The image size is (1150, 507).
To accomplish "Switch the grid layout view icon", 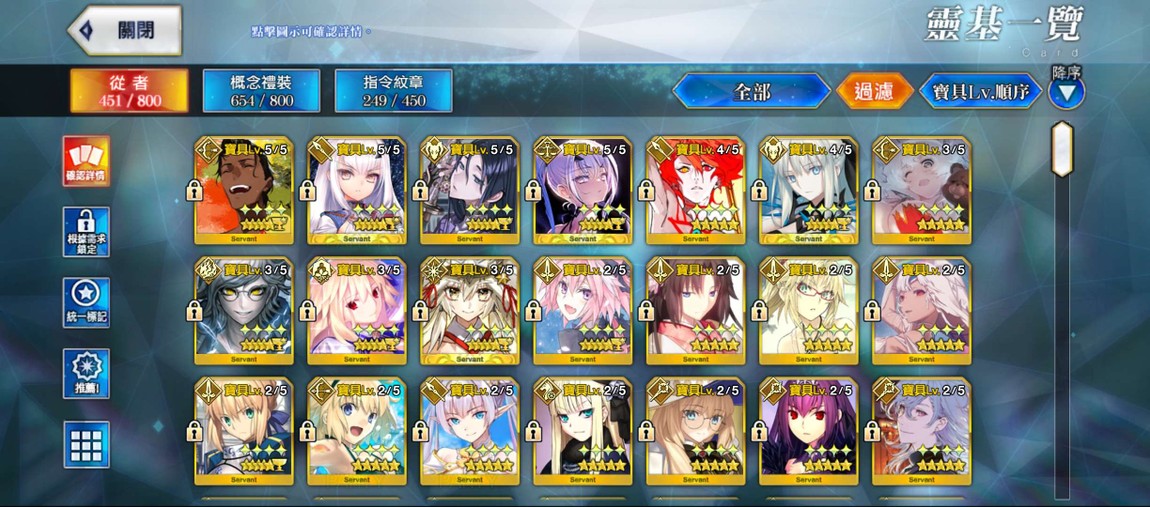I will pyautogui.click(x=86, y=445).
